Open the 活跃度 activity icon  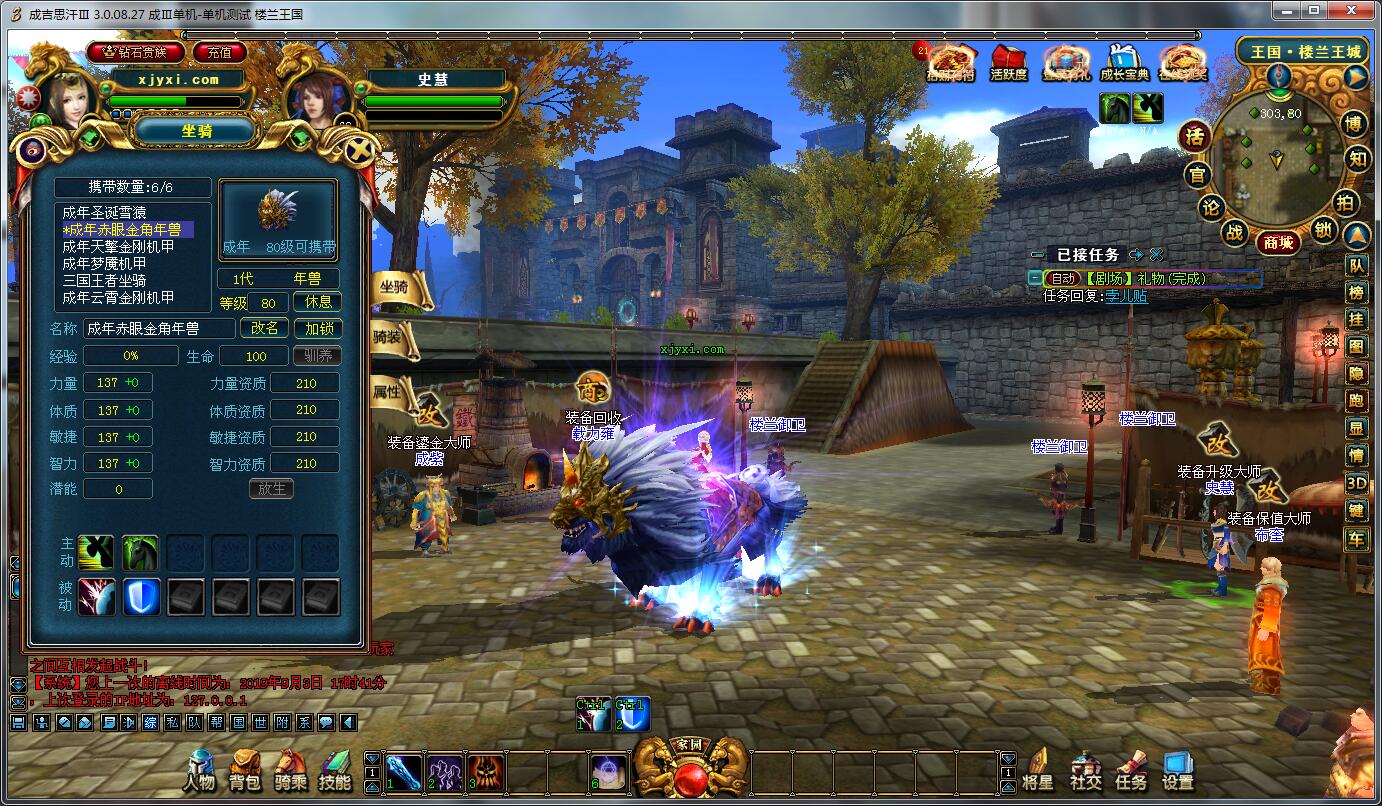[1008, 63]
